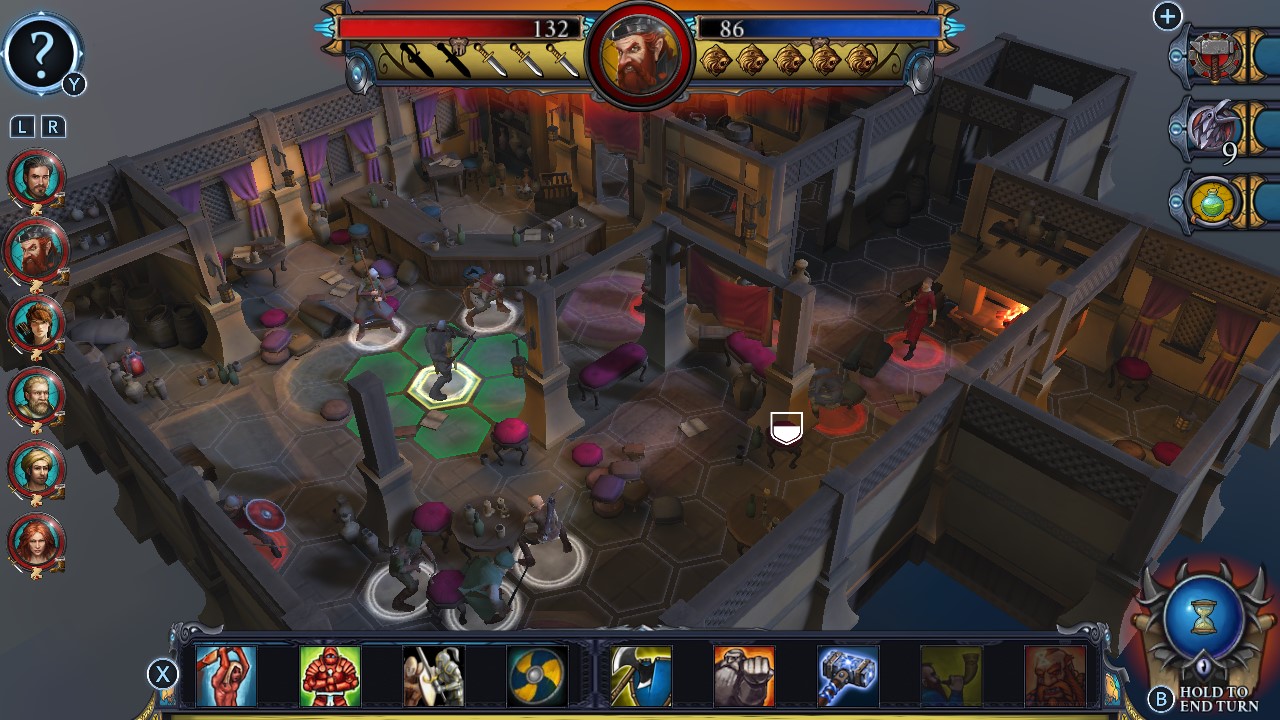Click the hammer relic in the right sidebar
This screenshot has width=1280, height=720.
1213,57
